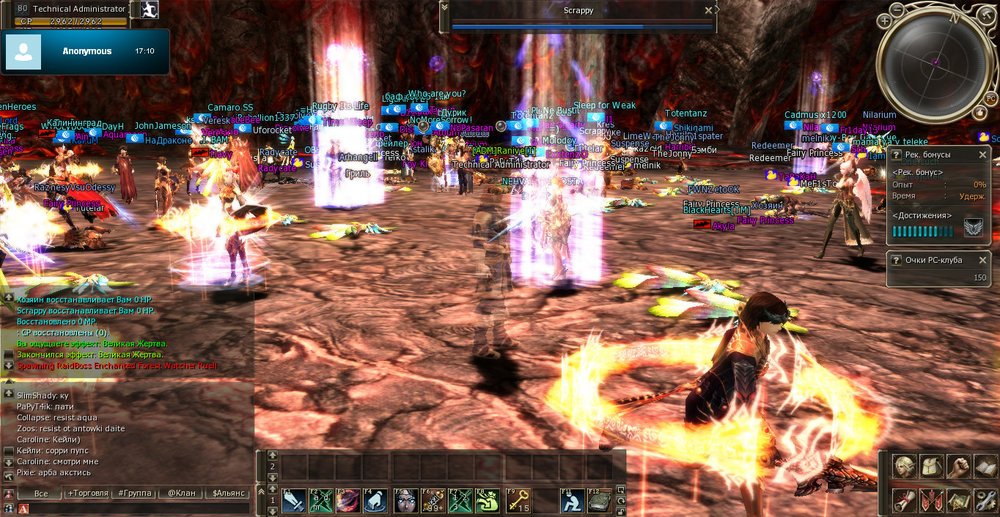This screenshot has height=517, width=1000.
Task: Close the Scrappy target window
Action: (708, 10)
